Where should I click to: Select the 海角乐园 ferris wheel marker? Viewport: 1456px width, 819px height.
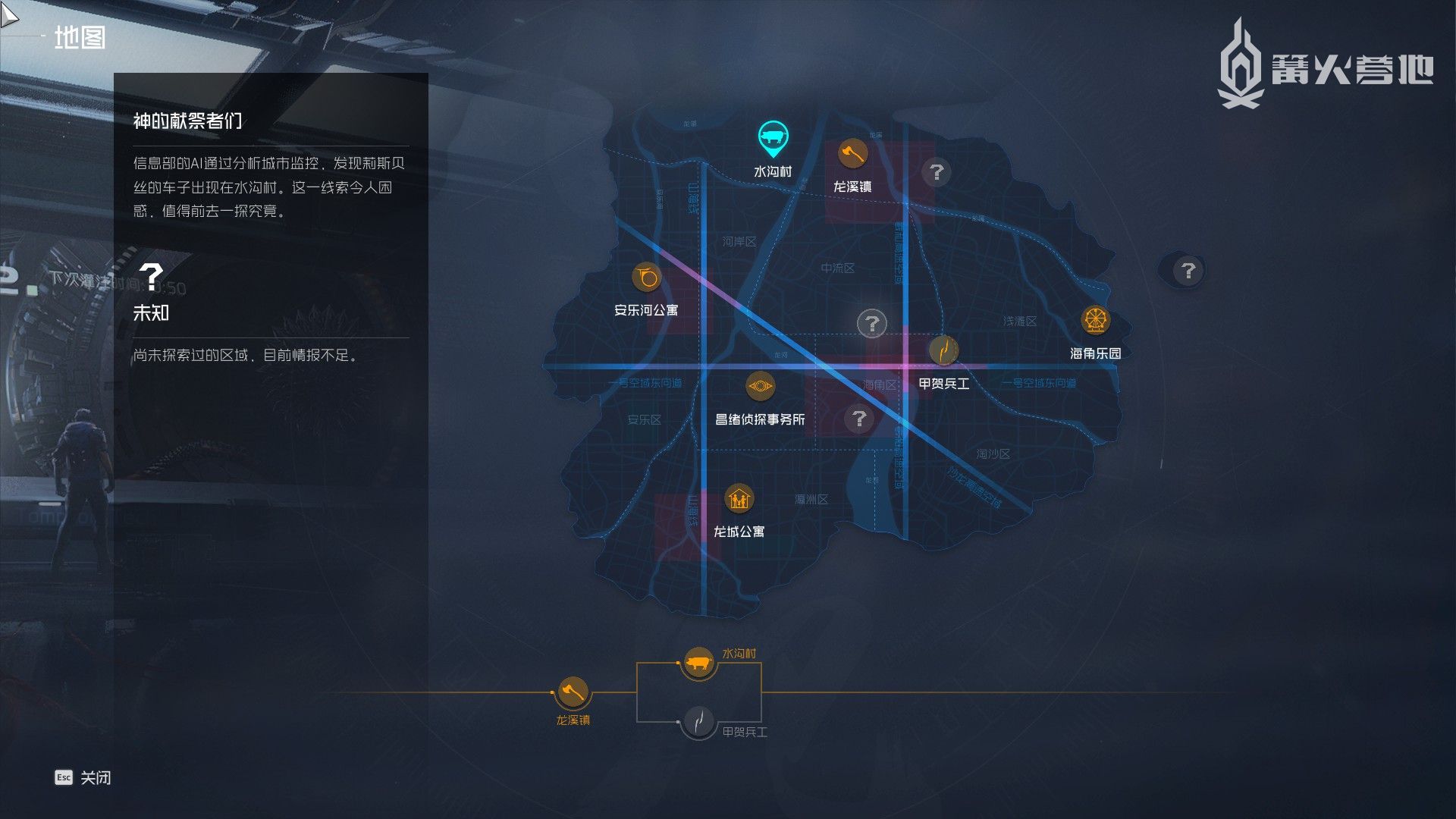pos(1095,320)
